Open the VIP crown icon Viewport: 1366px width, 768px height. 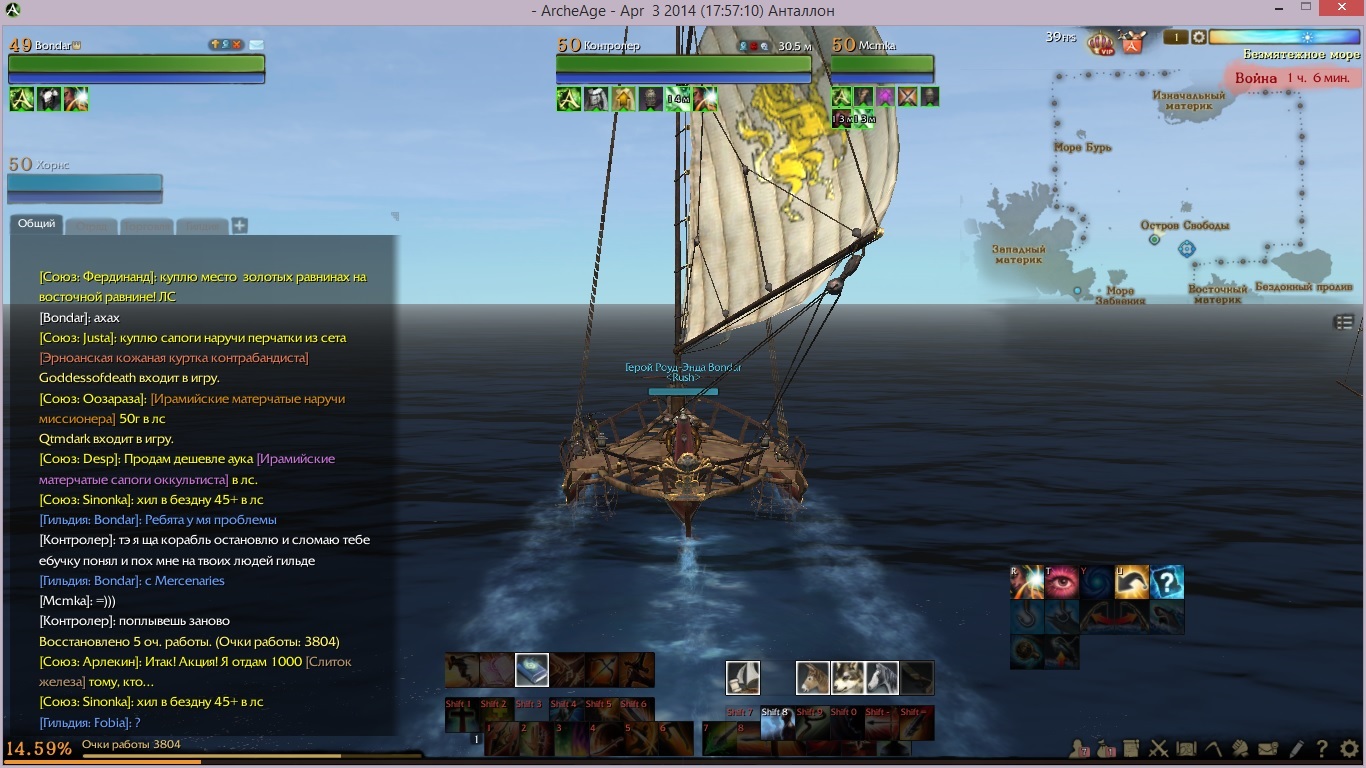coord(1102,42)
